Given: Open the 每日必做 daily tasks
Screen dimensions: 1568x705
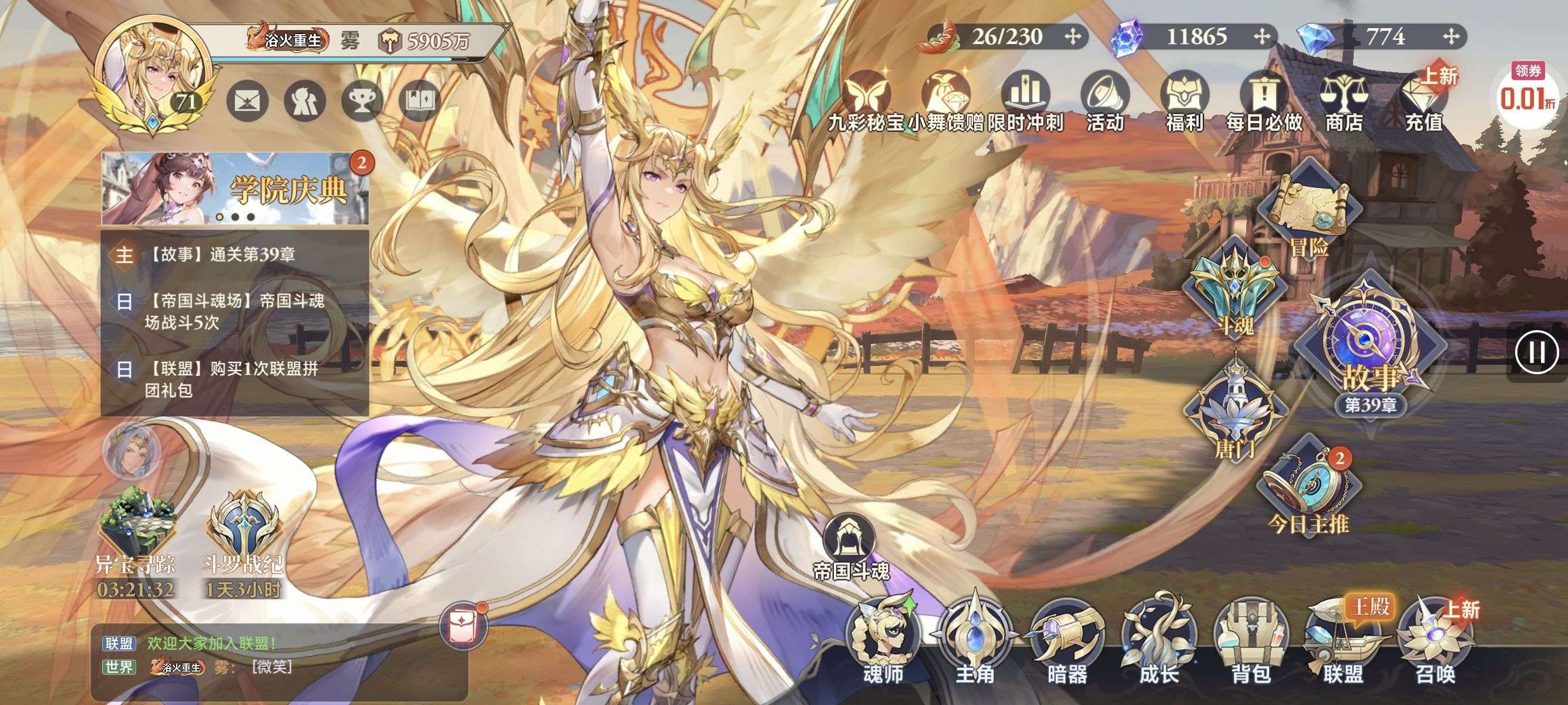Looking at the screenshot, I should click(x=1264, y=102).
